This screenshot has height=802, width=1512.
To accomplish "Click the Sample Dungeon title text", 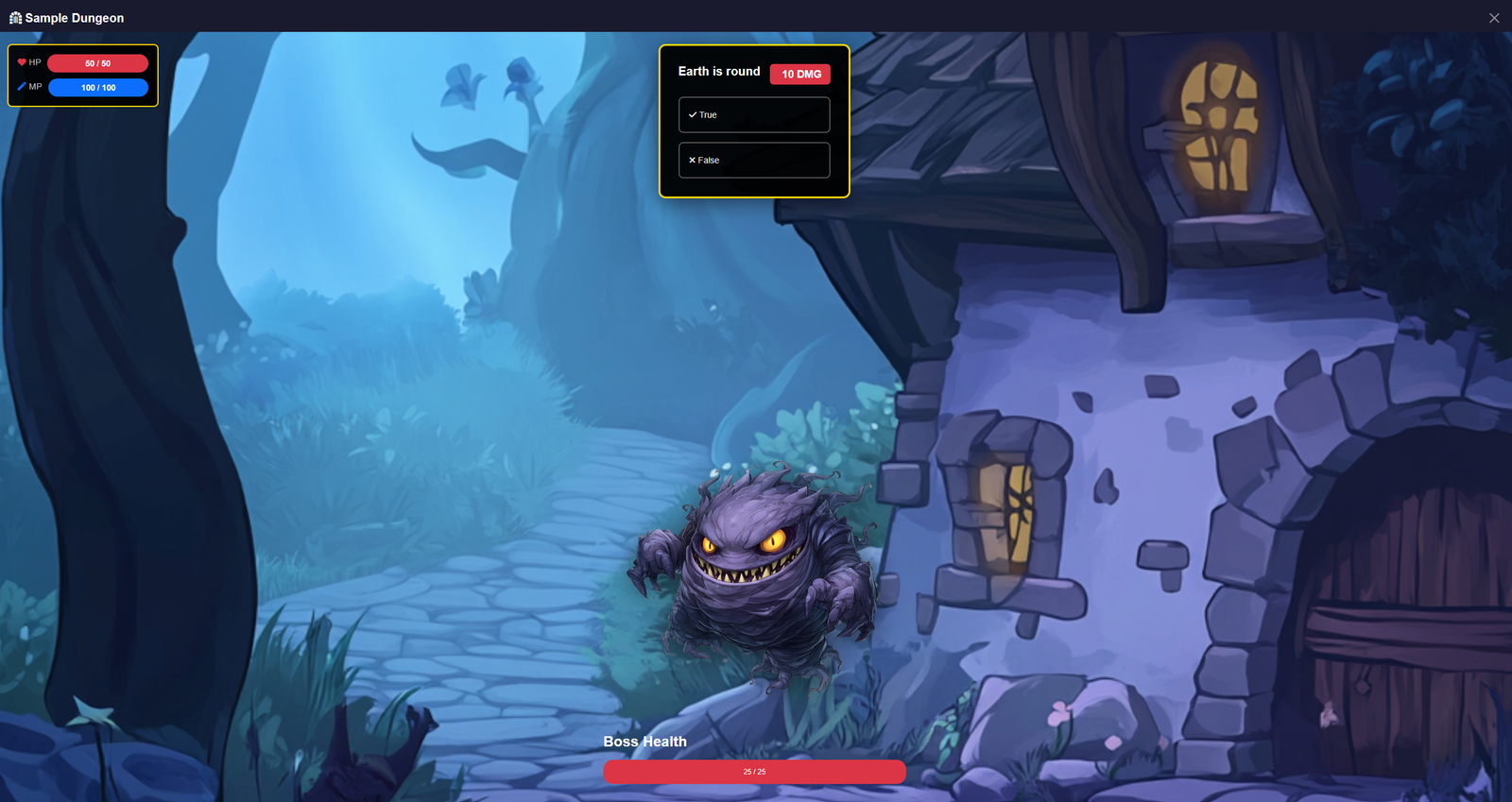I will point(74,17).
